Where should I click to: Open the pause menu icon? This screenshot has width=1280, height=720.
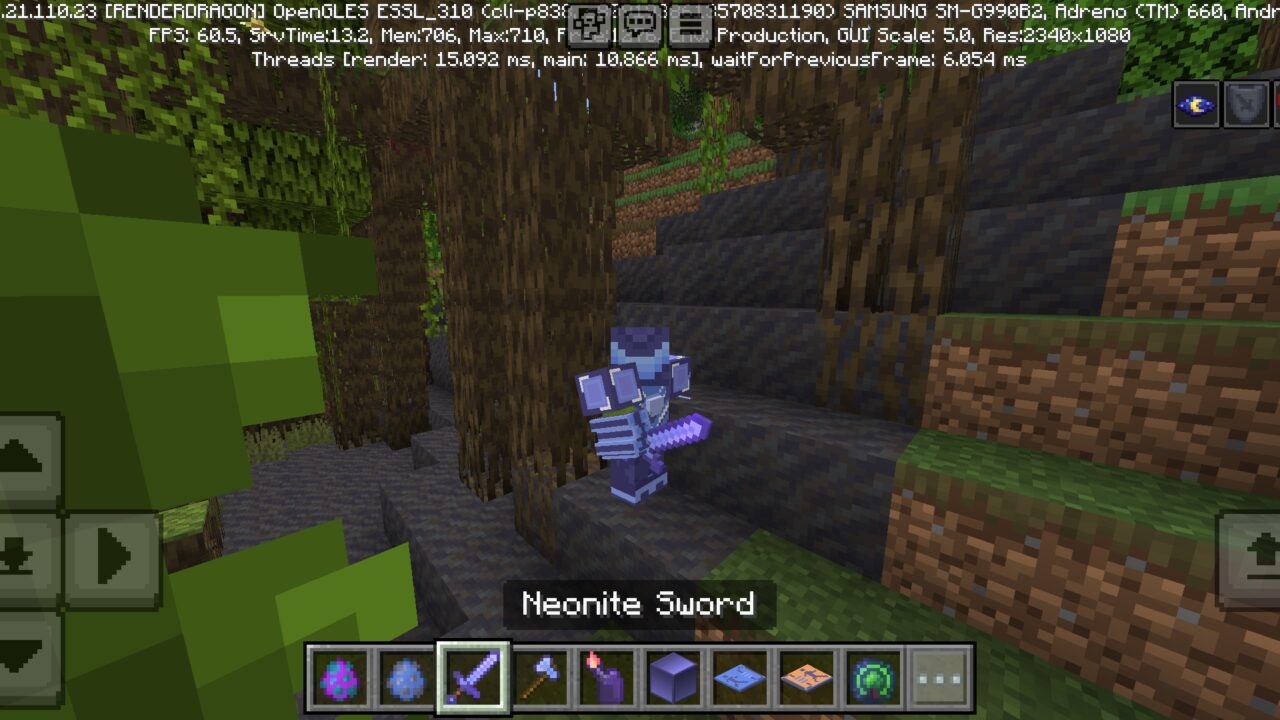coord(687,22)
